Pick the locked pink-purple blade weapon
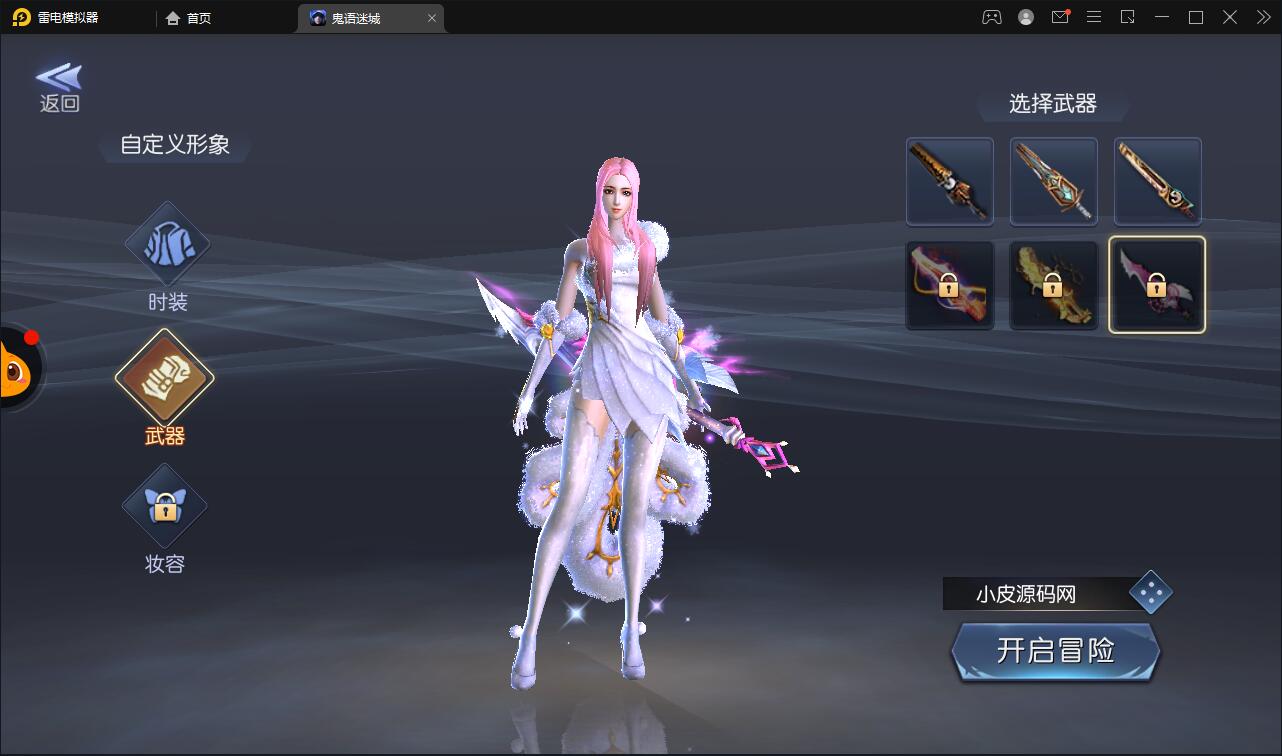The image size is (1282, 756). (1157, 285)
